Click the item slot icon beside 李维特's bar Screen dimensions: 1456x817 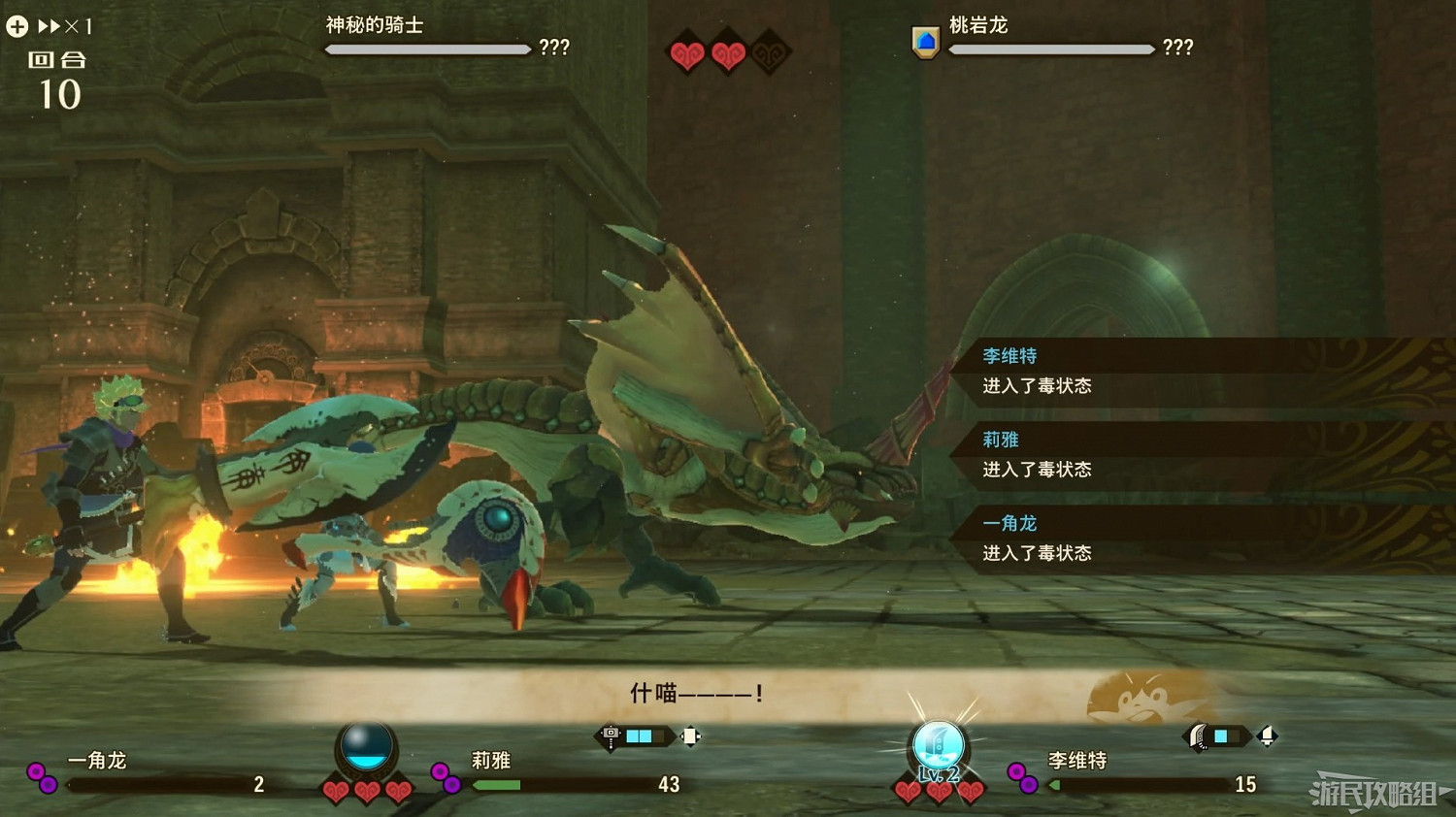[x=1267, y=736]
